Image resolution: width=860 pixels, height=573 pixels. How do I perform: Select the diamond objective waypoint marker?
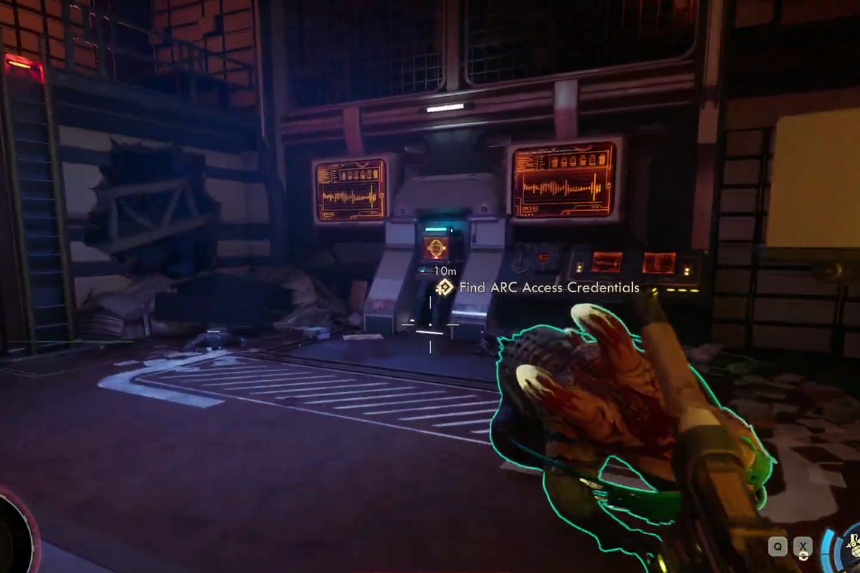pos(446,288)
